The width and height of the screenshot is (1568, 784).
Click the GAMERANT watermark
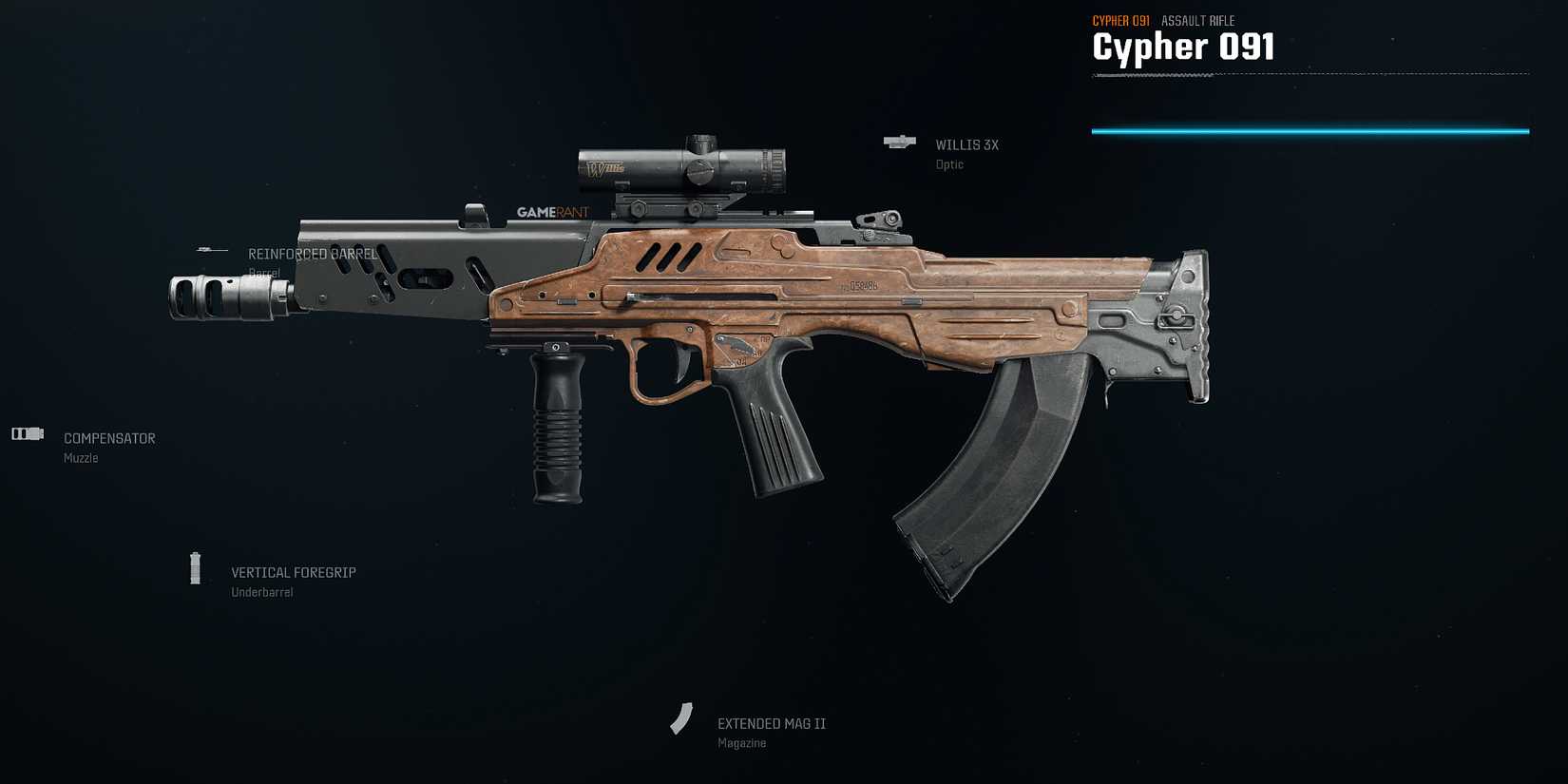(553, 212)
